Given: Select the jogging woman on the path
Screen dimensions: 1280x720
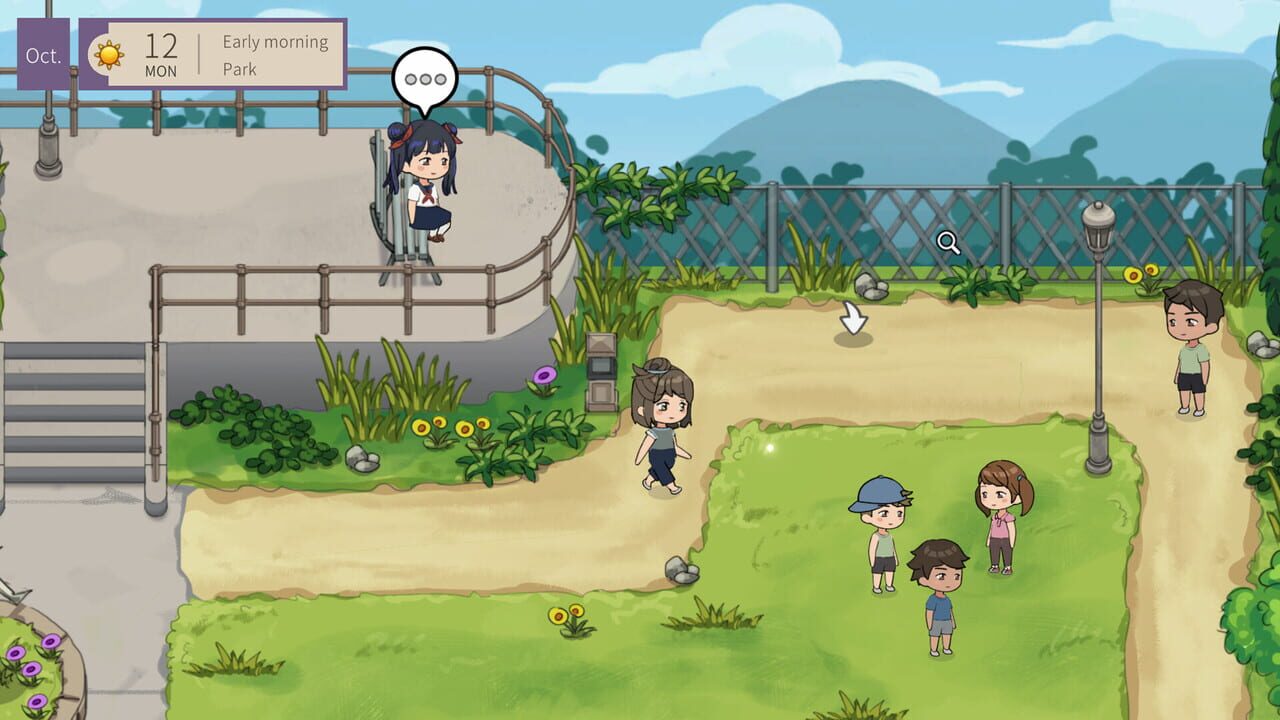Looking at the screenshot, I should click(x=663, y=435).
